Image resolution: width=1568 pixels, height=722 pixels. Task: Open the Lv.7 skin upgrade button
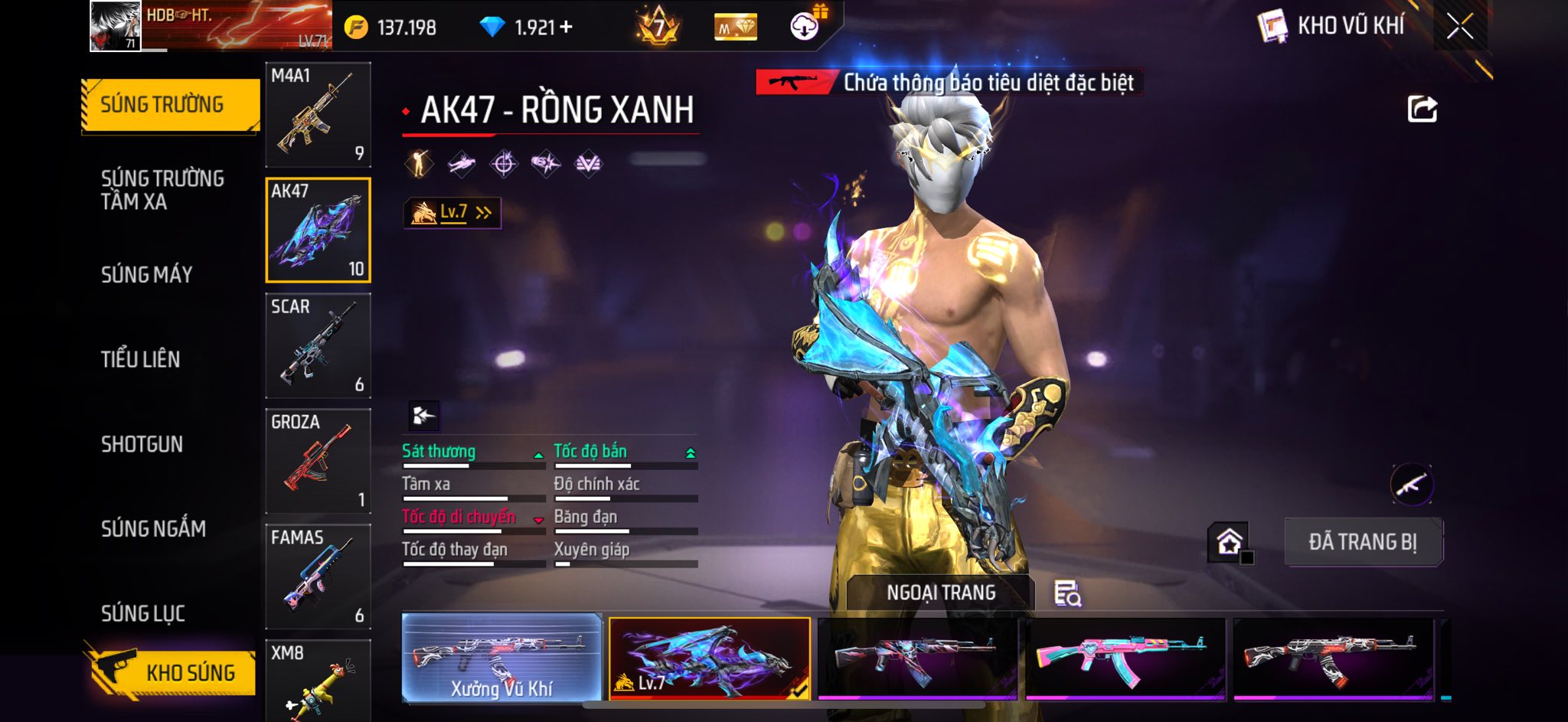pyautogui.click(x=452, y=213)
